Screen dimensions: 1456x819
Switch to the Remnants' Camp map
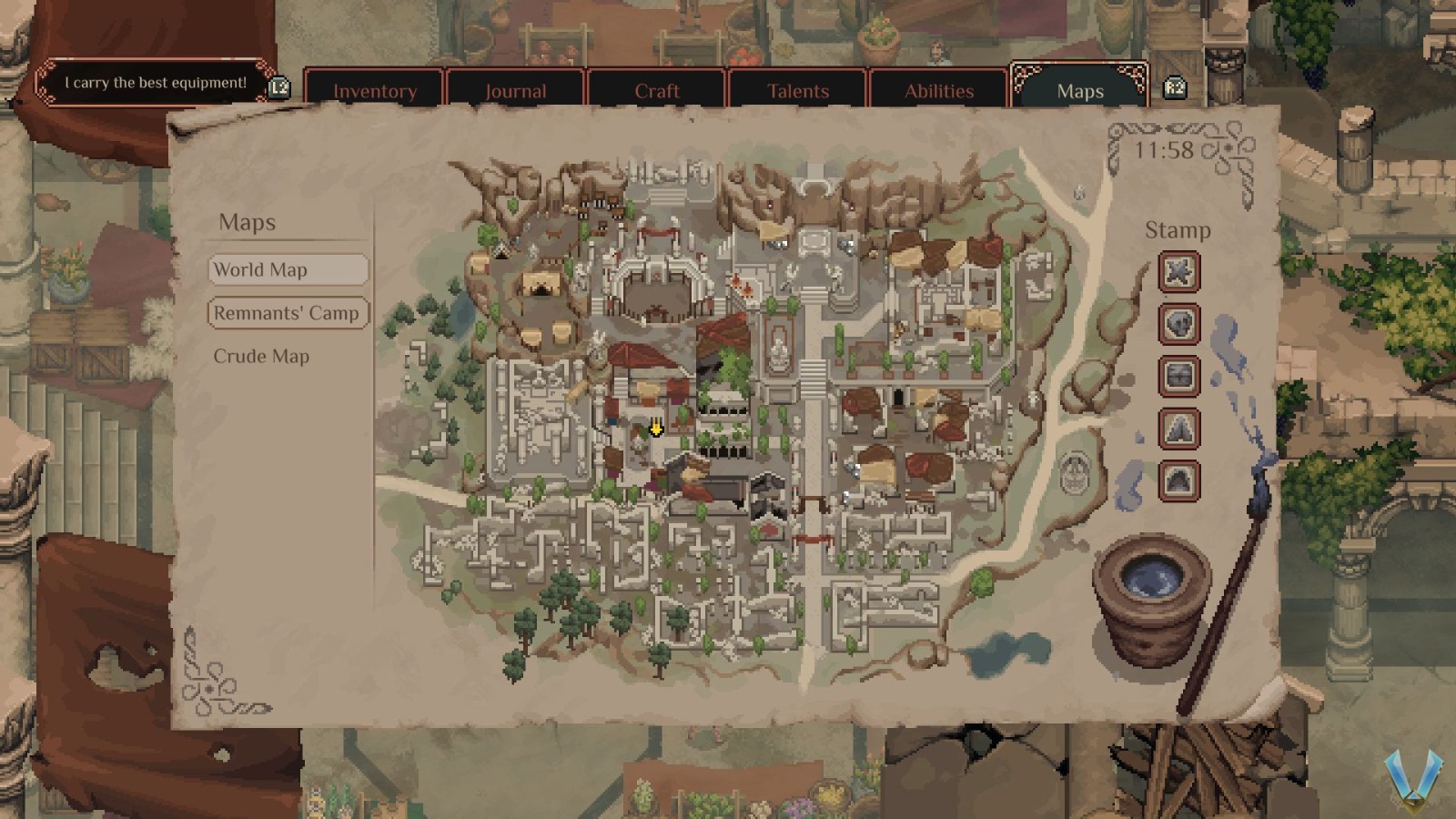[288, 312]
